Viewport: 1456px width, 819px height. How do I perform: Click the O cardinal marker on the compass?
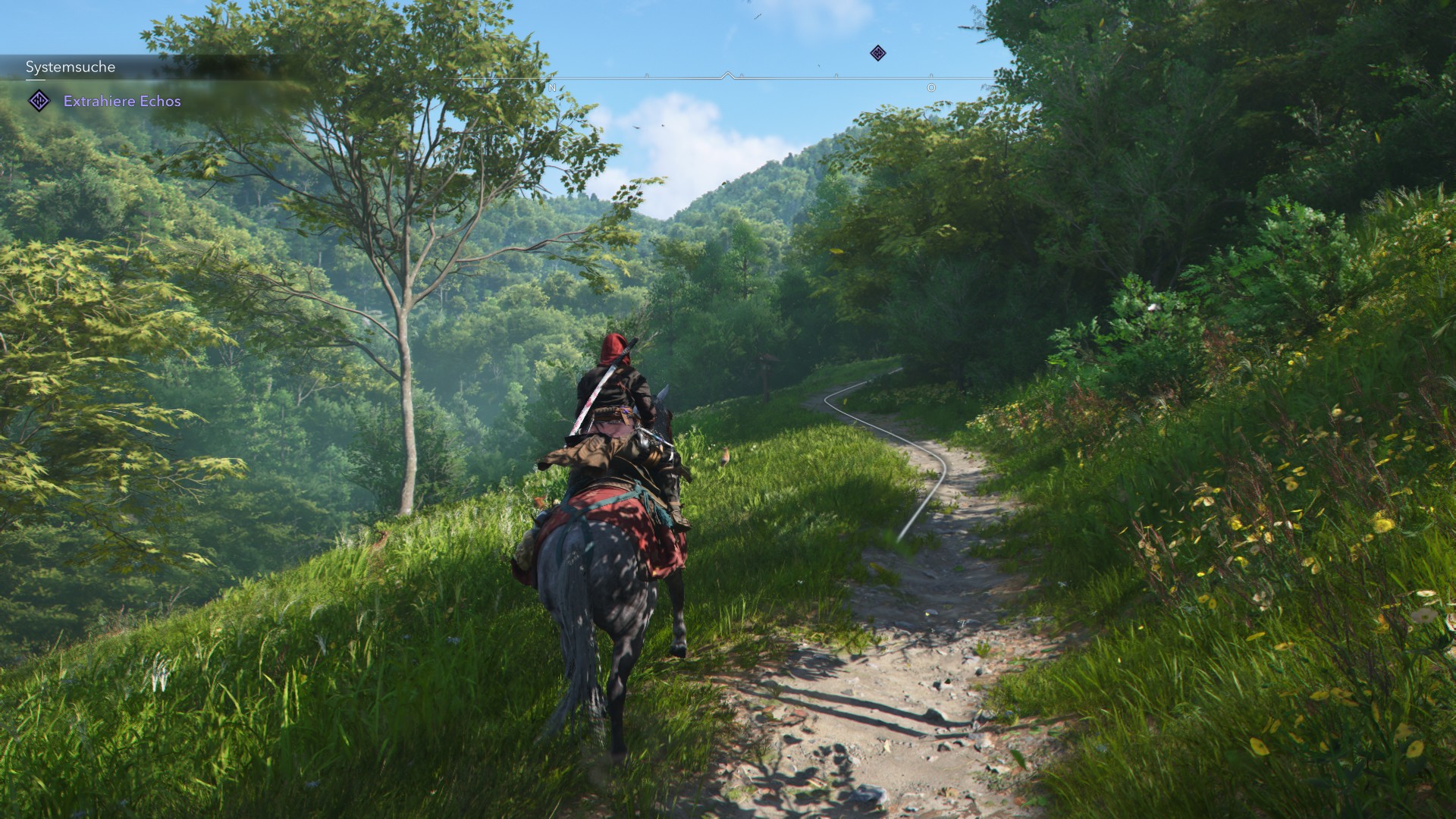coord(930,88)
